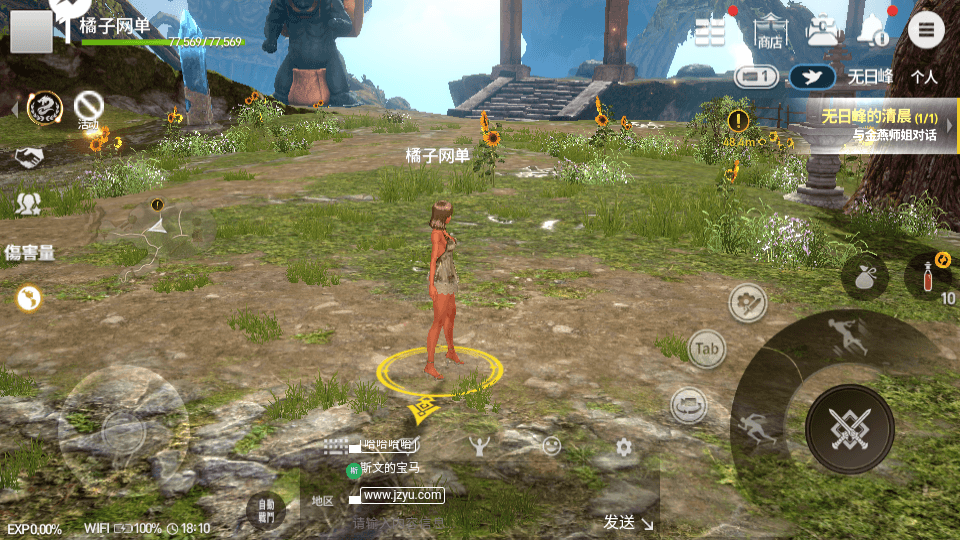Click the player portrait avatar
The image size is (960, 540).
point(31,32)
